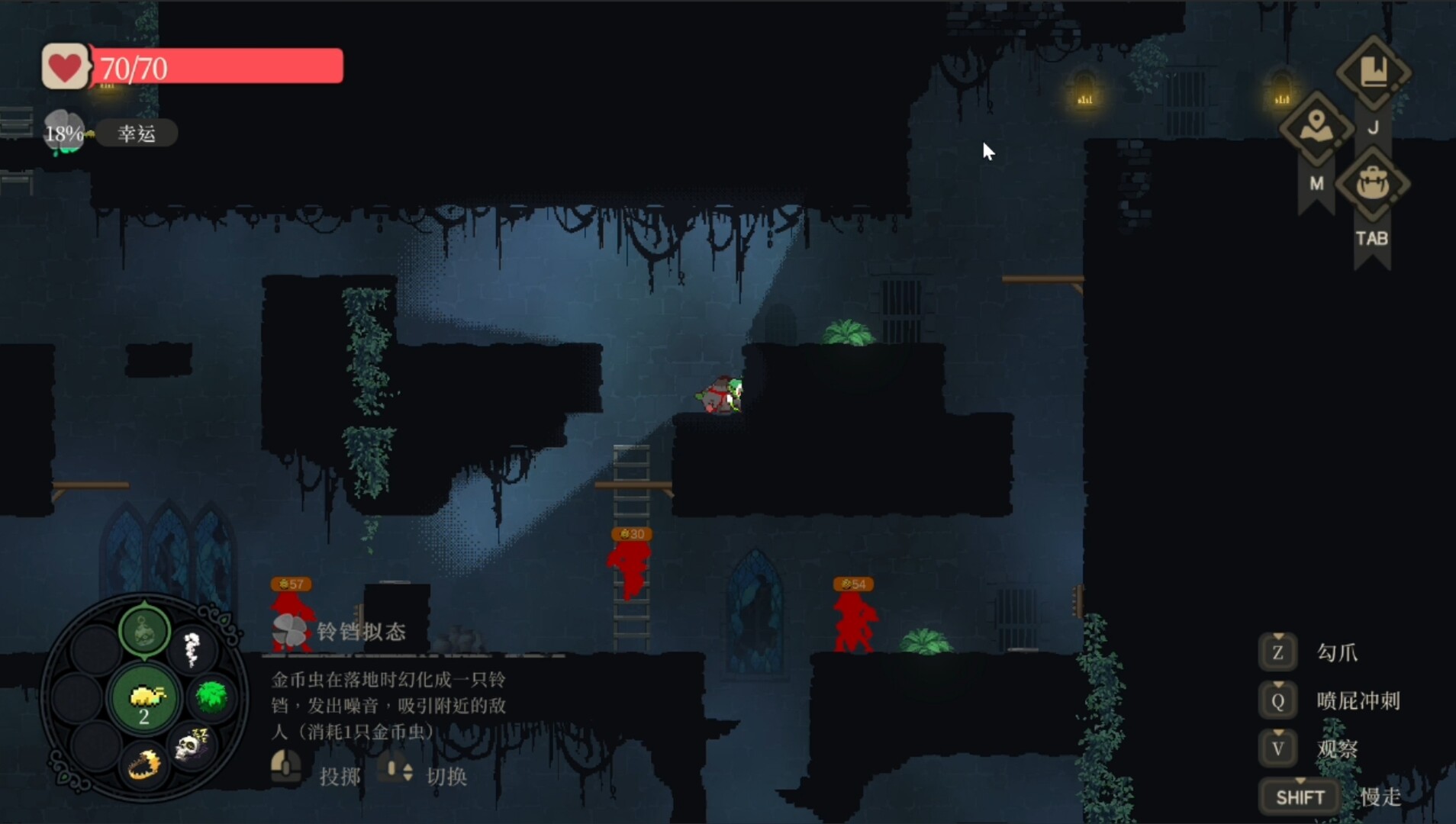Open the backpack inventory icon
Viewport: 1456px width, 824px height.
pyautogui.click(x=1373, y=184)
